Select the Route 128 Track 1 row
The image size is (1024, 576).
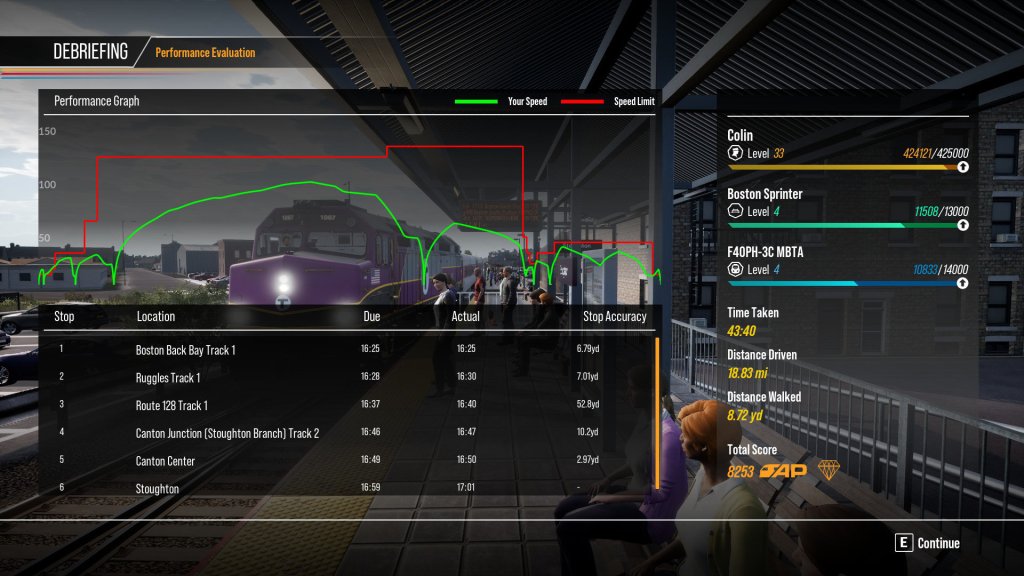172,405
